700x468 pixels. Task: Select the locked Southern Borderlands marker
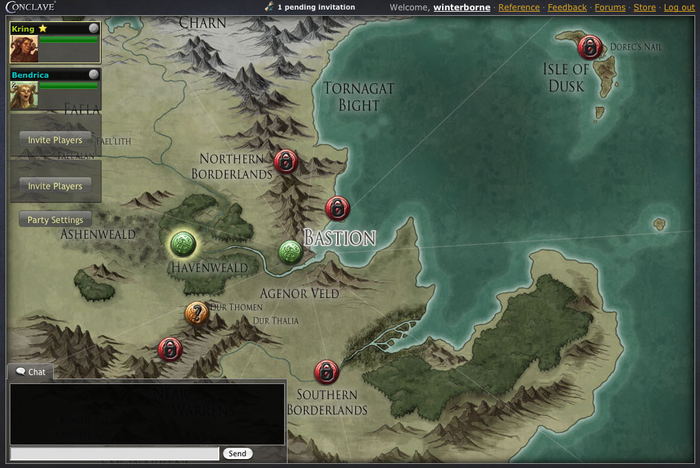tap(326, 372)
